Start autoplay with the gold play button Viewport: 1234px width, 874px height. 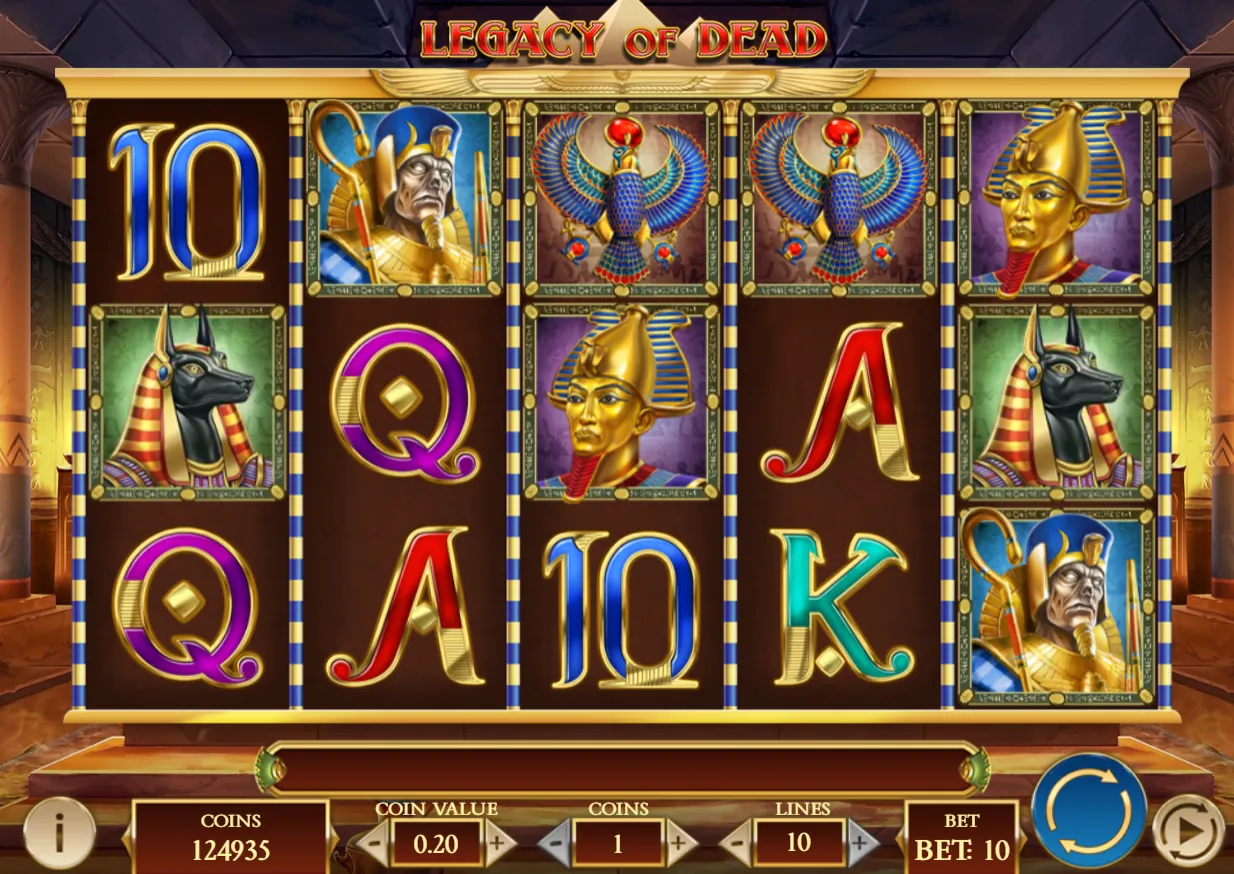(x=1187, y=829)
